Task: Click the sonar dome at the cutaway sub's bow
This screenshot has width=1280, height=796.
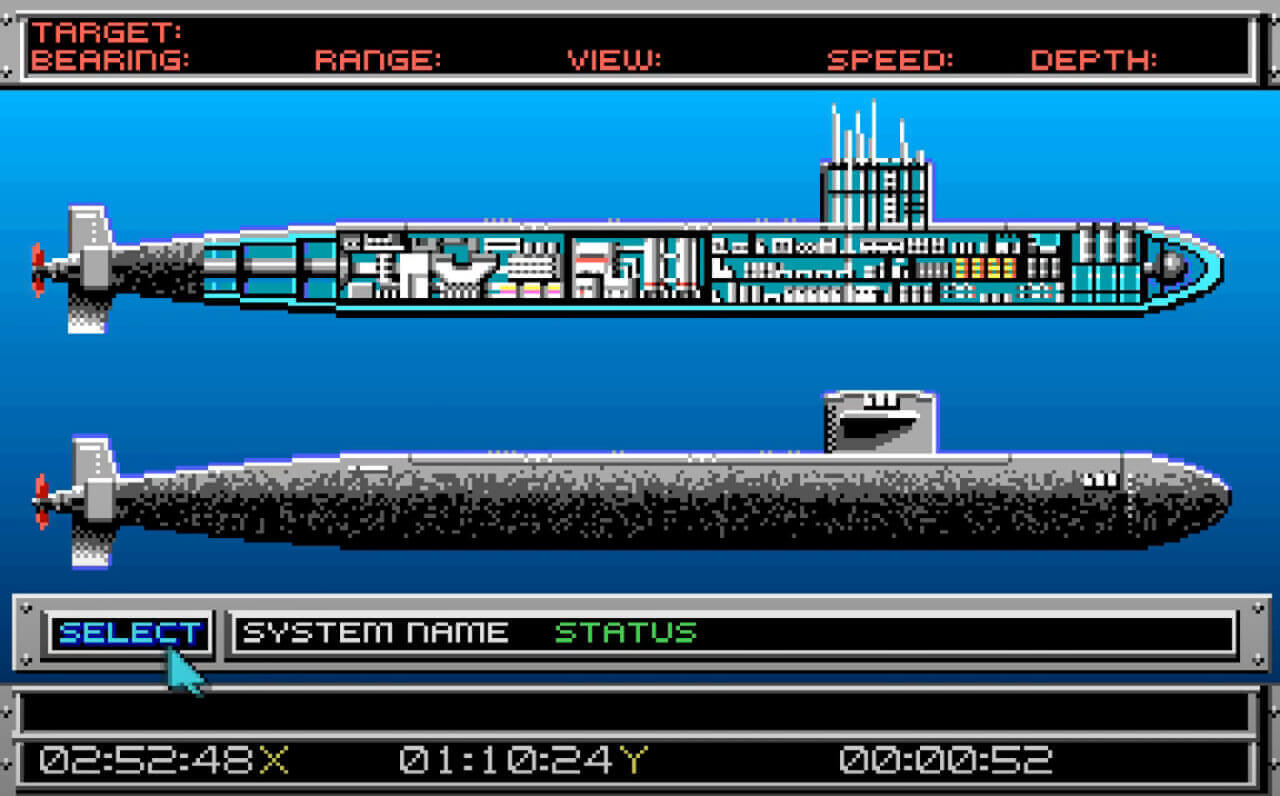Action: 1170,268
